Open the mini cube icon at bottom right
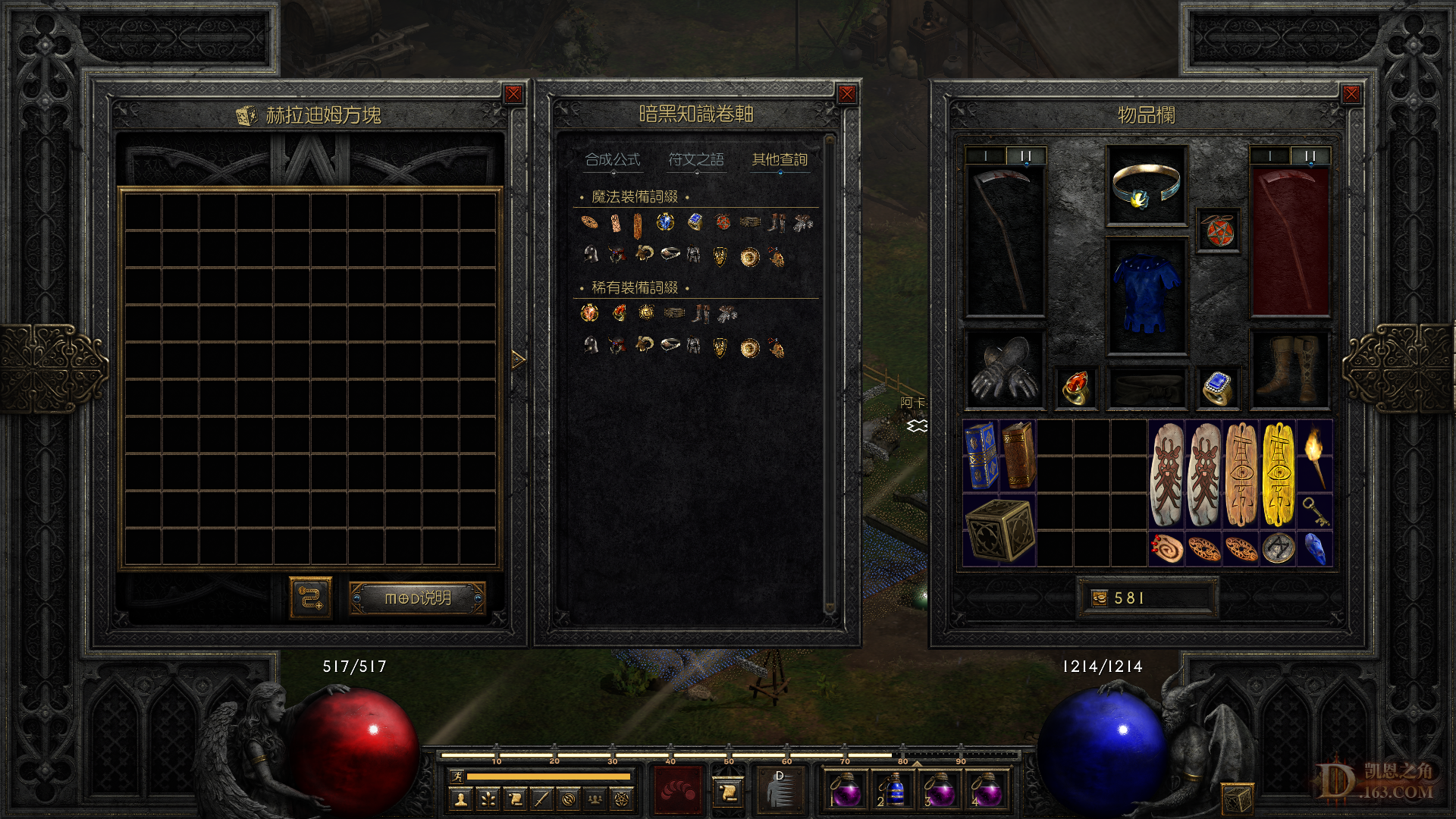The height and width of the screenshot is (819, 1456). [1236, 799]
